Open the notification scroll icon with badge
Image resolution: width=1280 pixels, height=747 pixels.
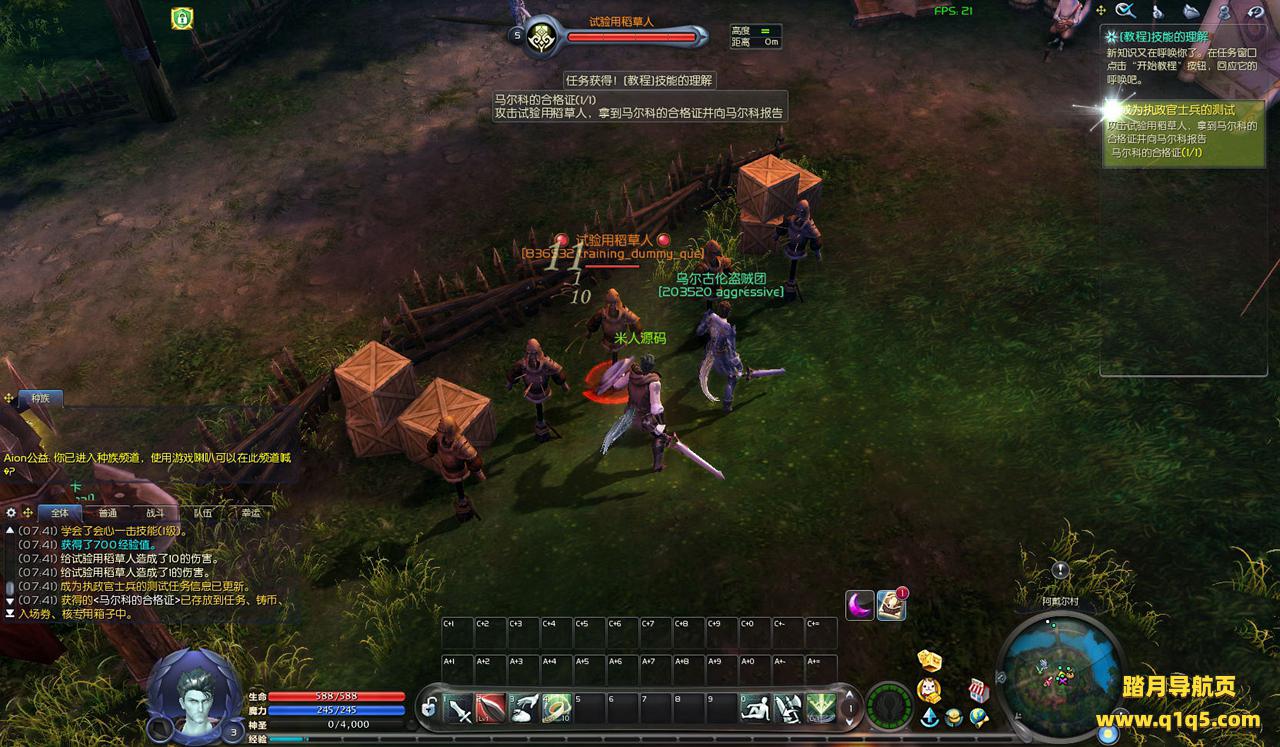click(891, 605)
